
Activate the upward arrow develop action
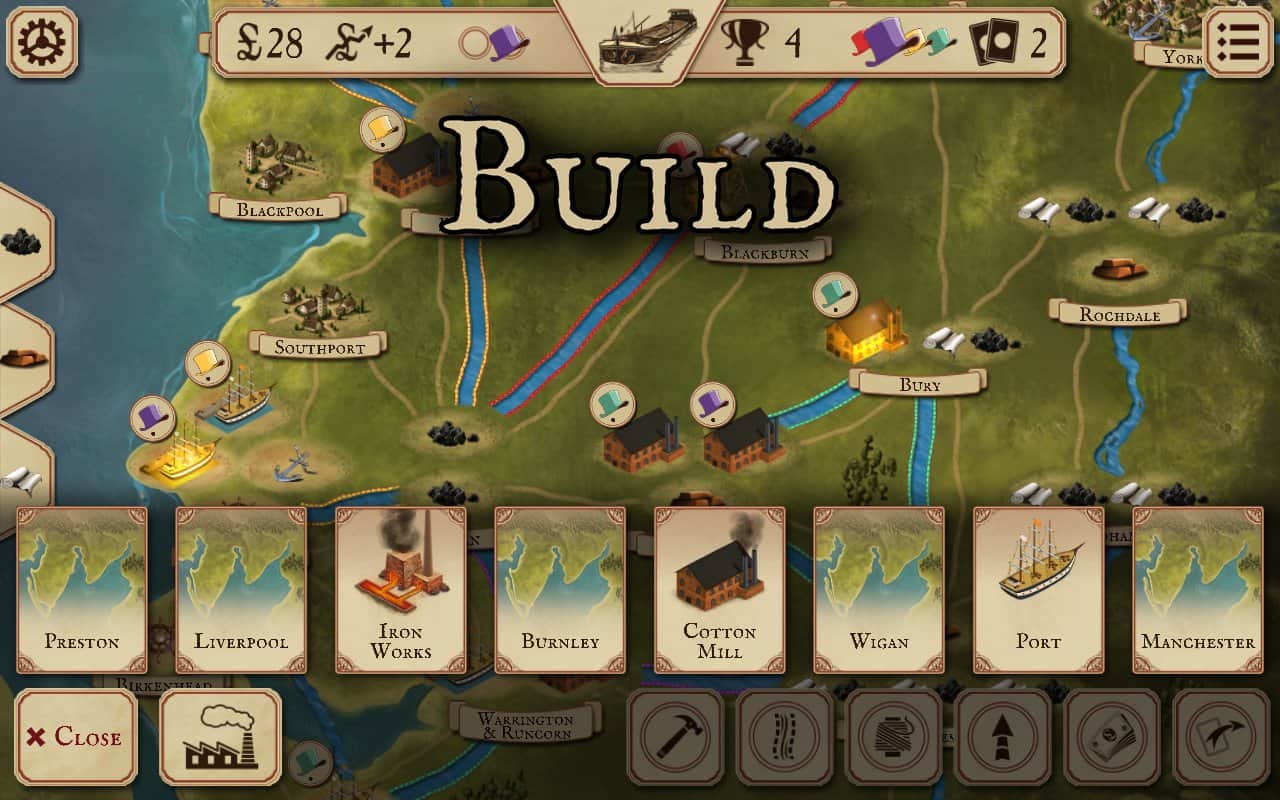[1002, 737]
